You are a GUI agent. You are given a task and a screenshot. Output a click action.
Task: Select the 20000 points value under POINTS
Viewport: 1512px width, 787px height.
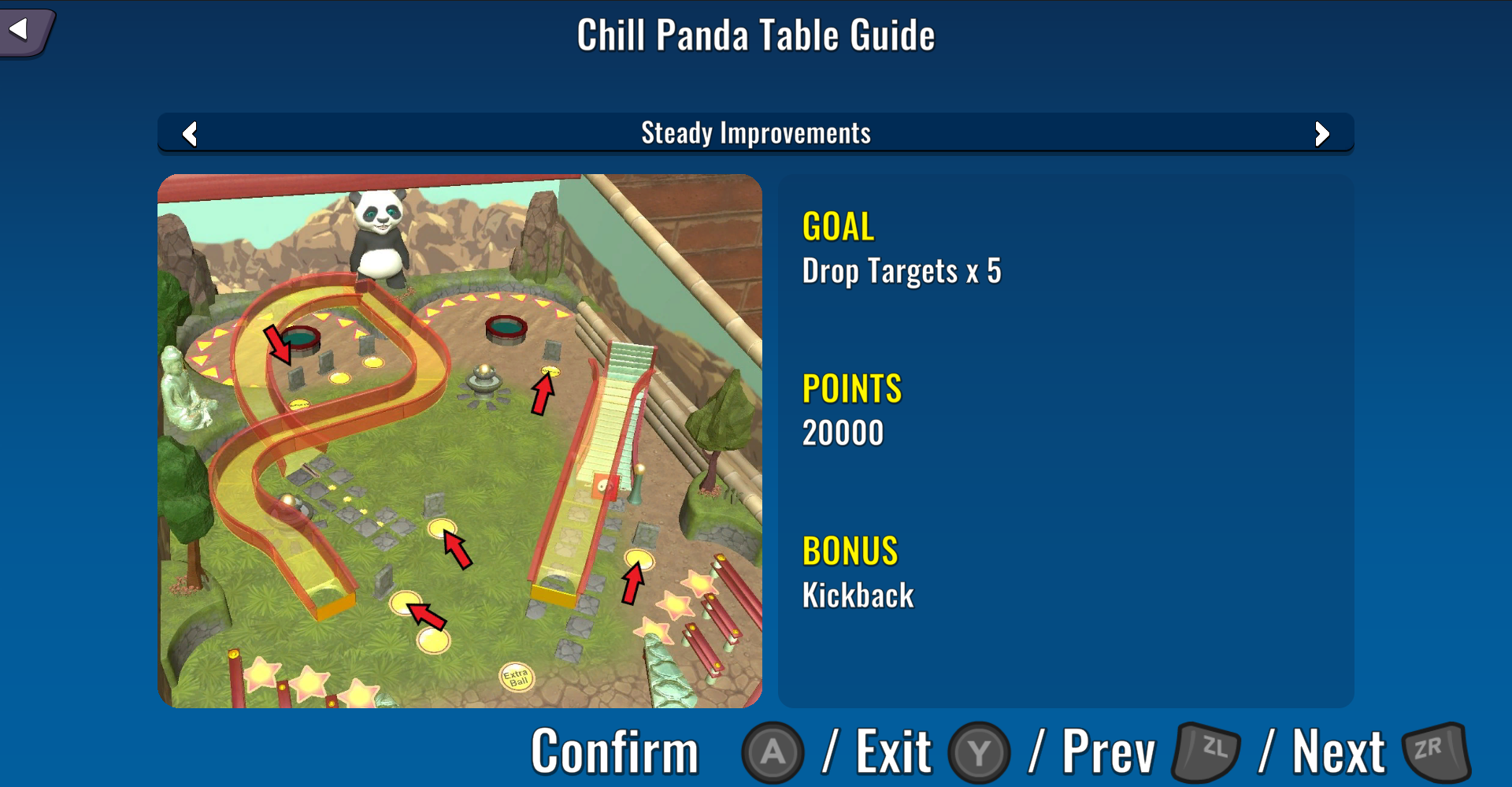842,430
